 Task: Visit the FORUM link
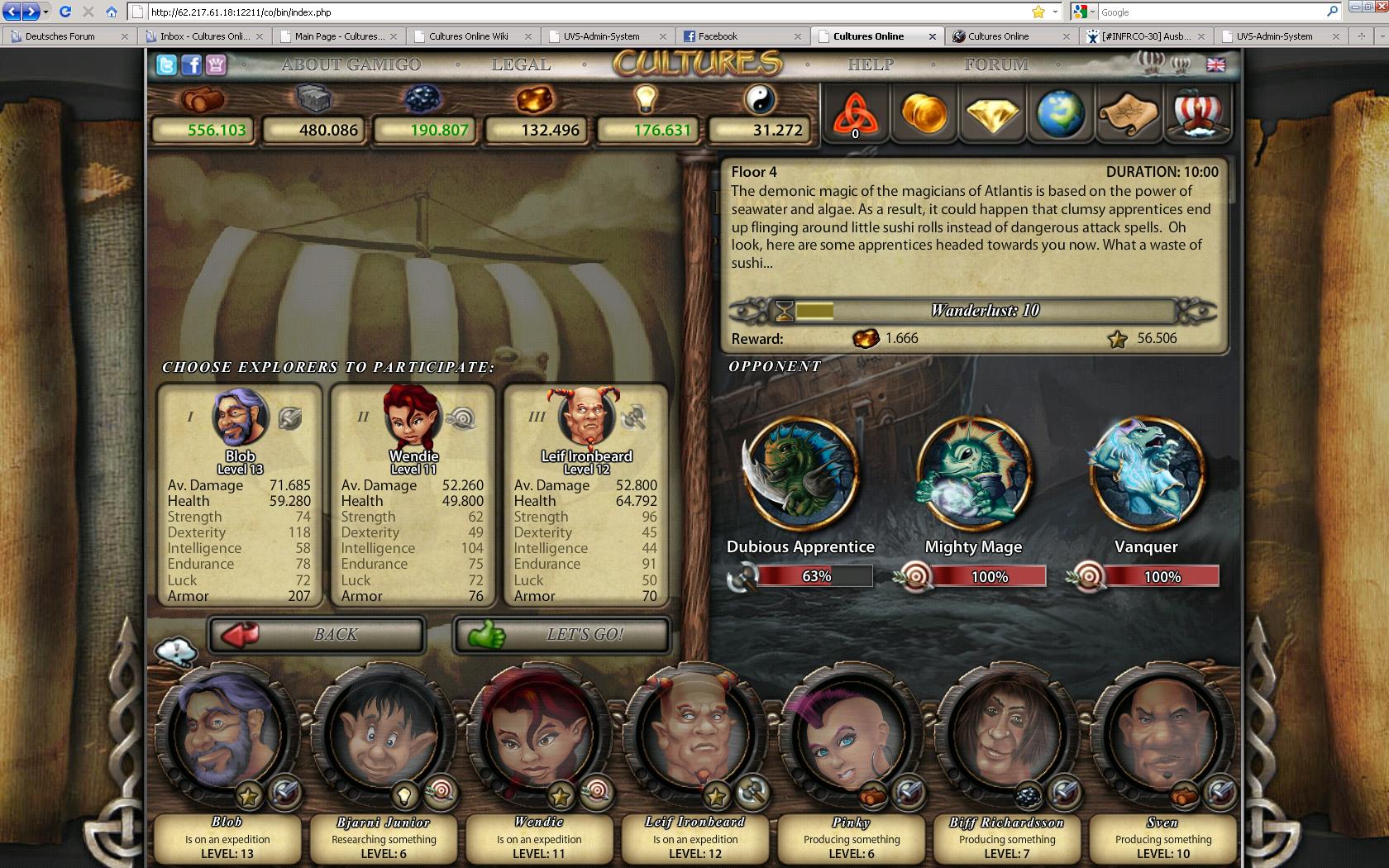click(995, 65)
